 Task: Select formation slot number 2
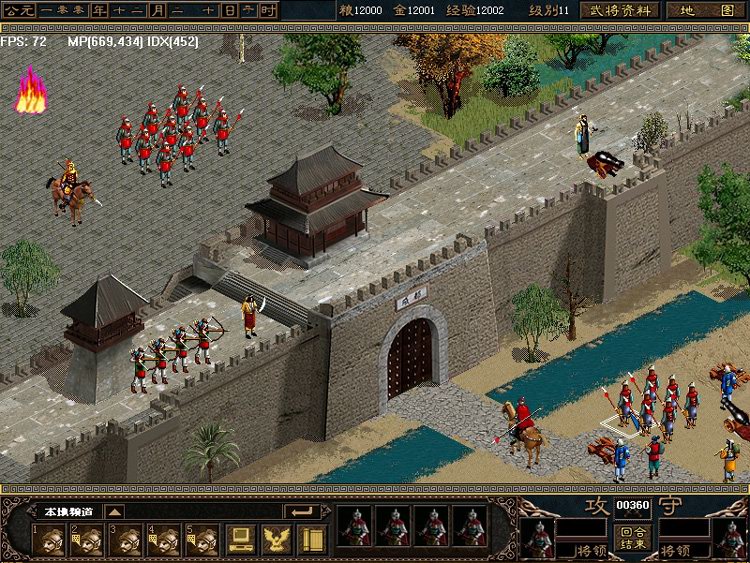(x=88, y=540)
